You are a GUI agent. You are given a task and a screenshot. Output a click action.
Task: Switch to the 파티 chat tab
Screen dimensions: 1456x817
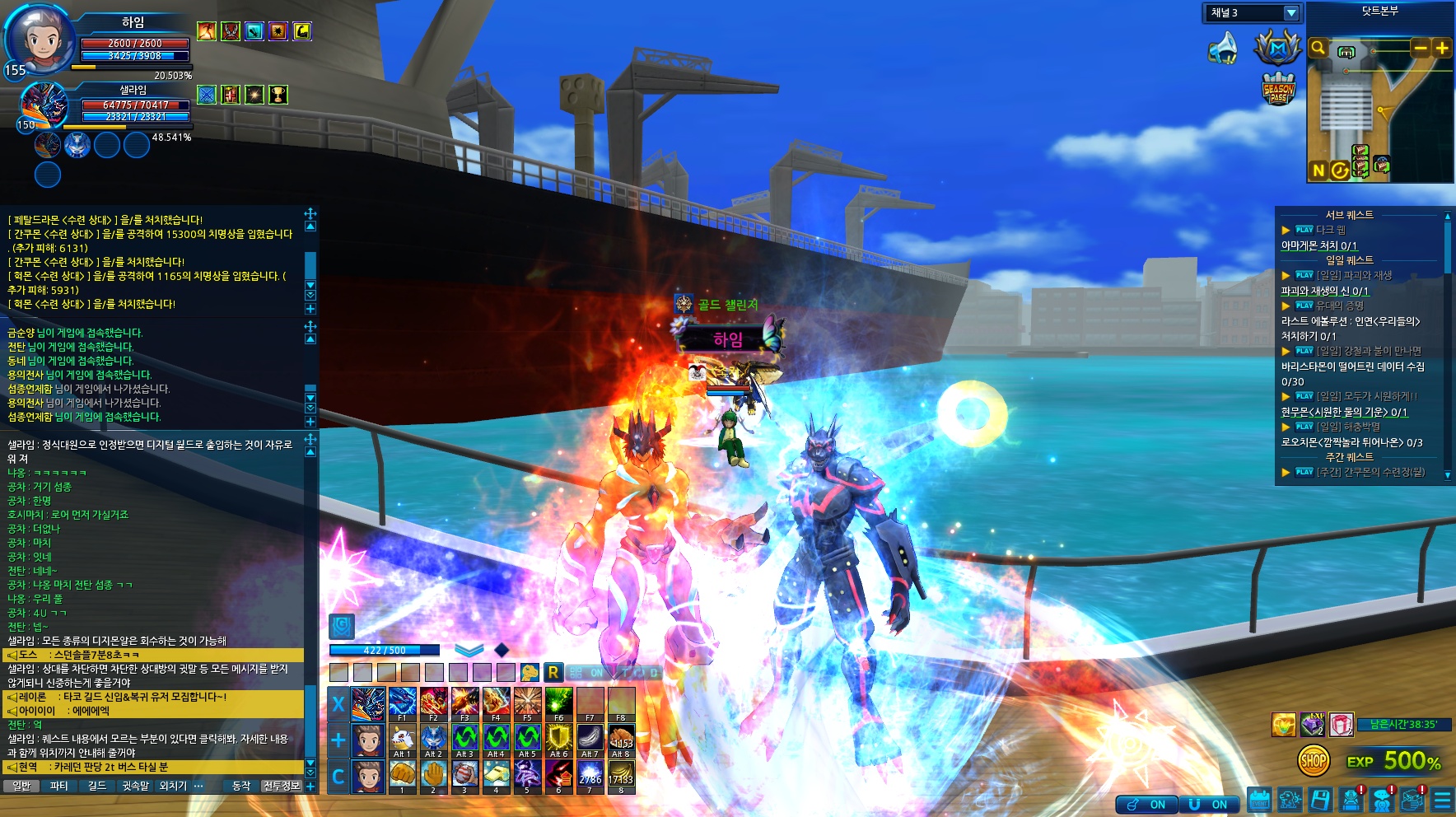[x=59, y=787]
